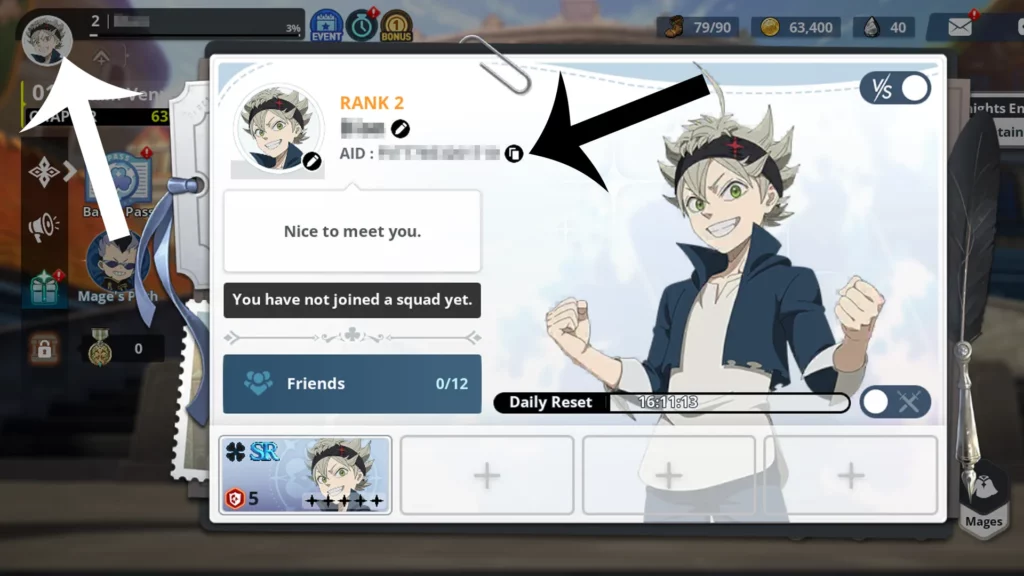Screen dimensions: 1024x576
Task: Open the timed clock event icon
Action: (362, 25)
